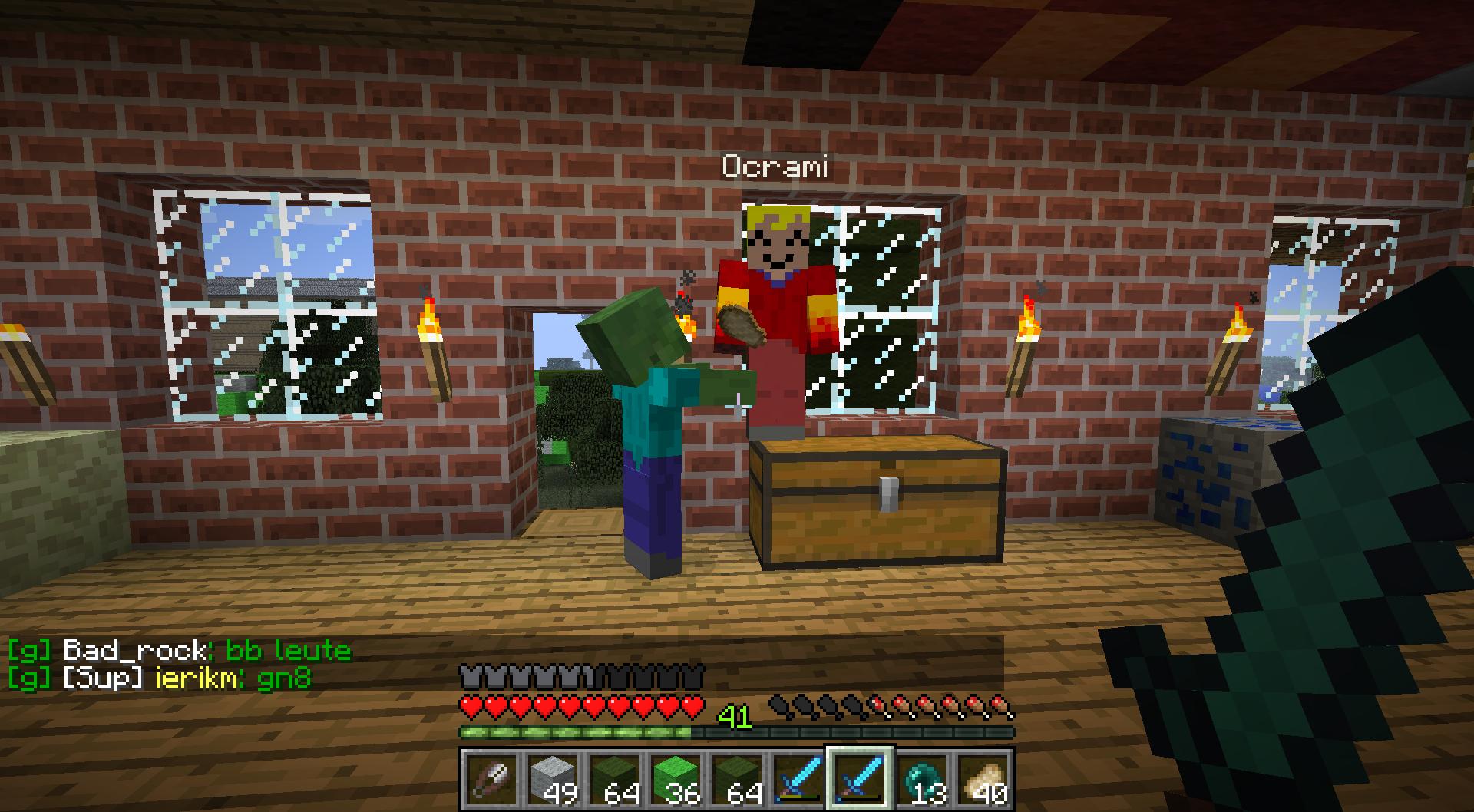The width and height of the screenshot is (1474, 812).
Task: Choose the lime green wool stack of 36
Action: [676, 779]
